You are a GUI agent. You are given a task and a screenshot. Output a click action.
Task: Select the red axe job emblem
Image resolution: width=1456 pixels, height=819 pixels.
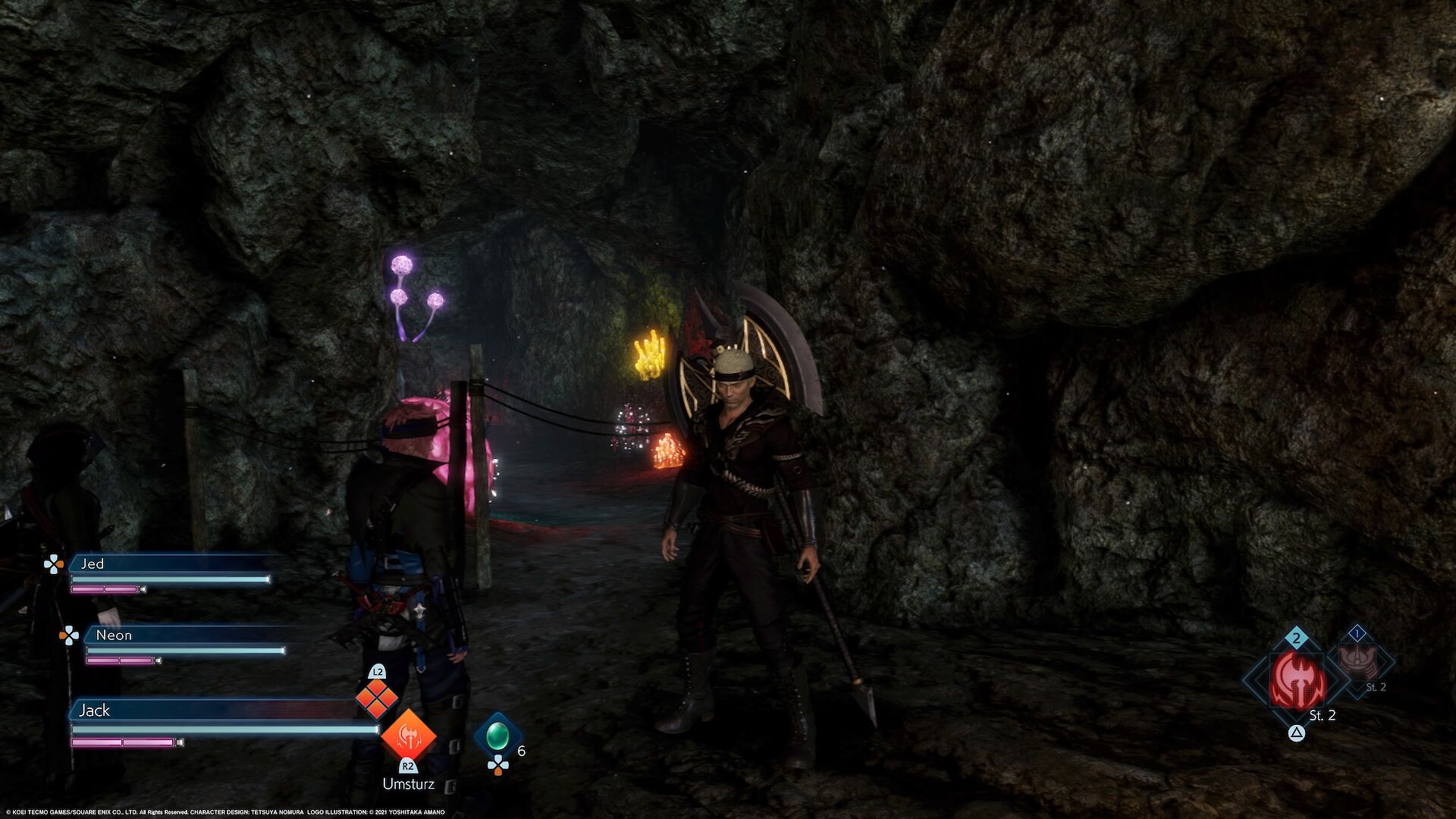[x=1298, y=680]
